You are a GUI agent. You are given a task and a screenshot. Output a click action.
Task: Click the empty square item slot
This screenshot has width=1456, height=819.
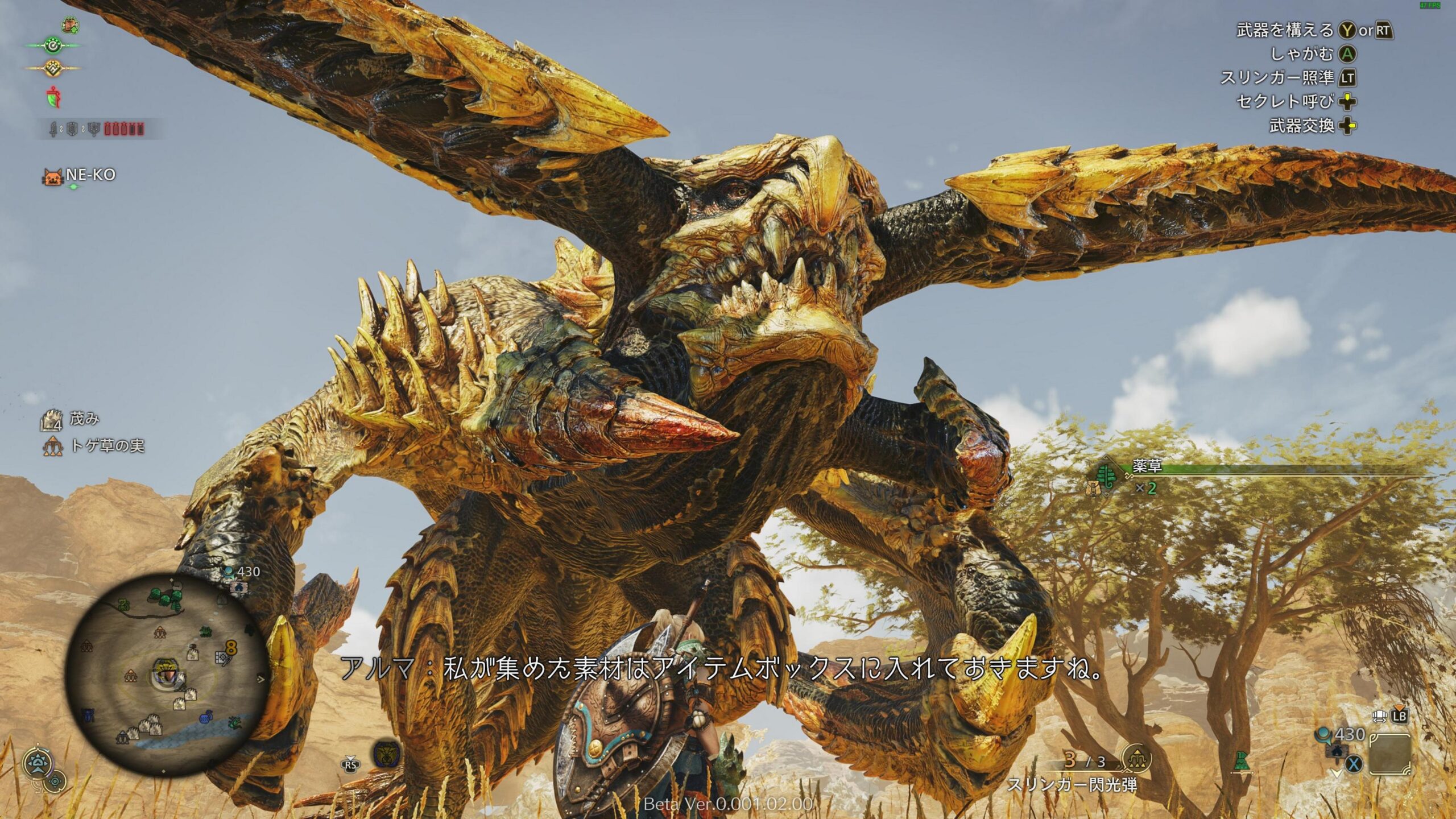pos(1391,754)
